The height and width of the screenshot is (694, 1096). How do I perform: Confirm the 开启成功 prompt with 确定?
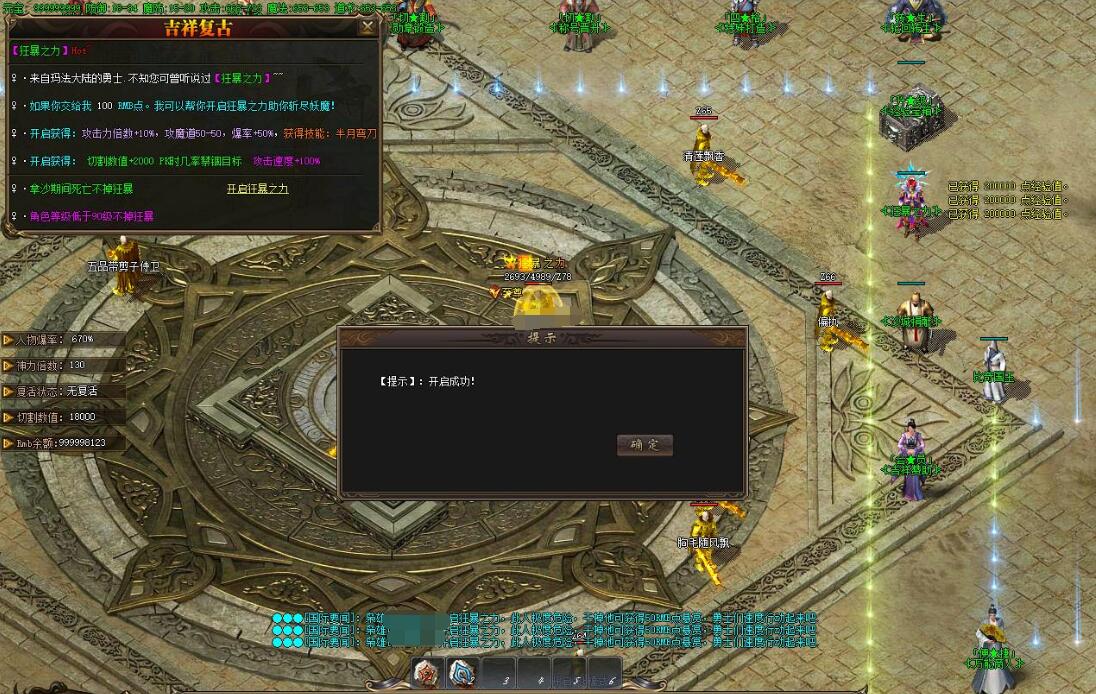[x=645, y=445]
